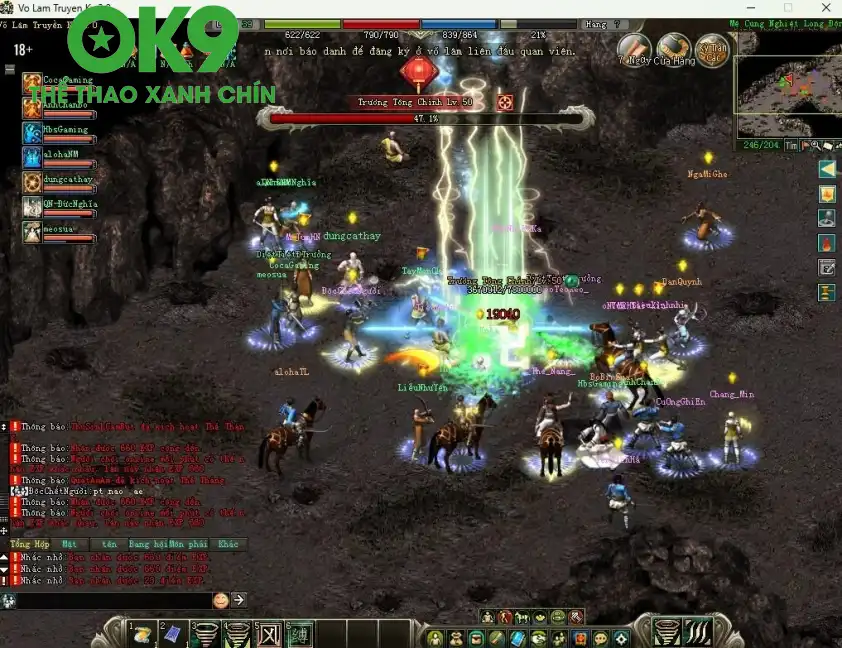Select party member meosua's portrait
The image size is (842, 648).
click(31, 232)
